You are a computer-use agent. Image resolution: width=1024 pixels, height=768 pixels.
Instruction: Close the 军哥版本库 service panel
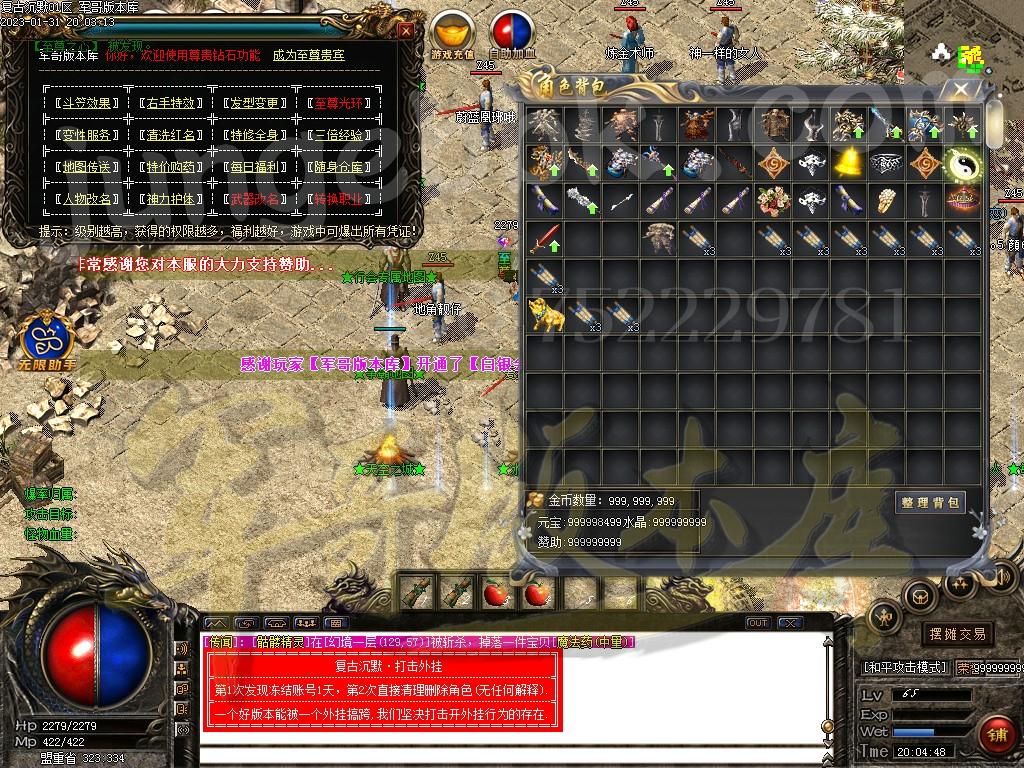405,30
